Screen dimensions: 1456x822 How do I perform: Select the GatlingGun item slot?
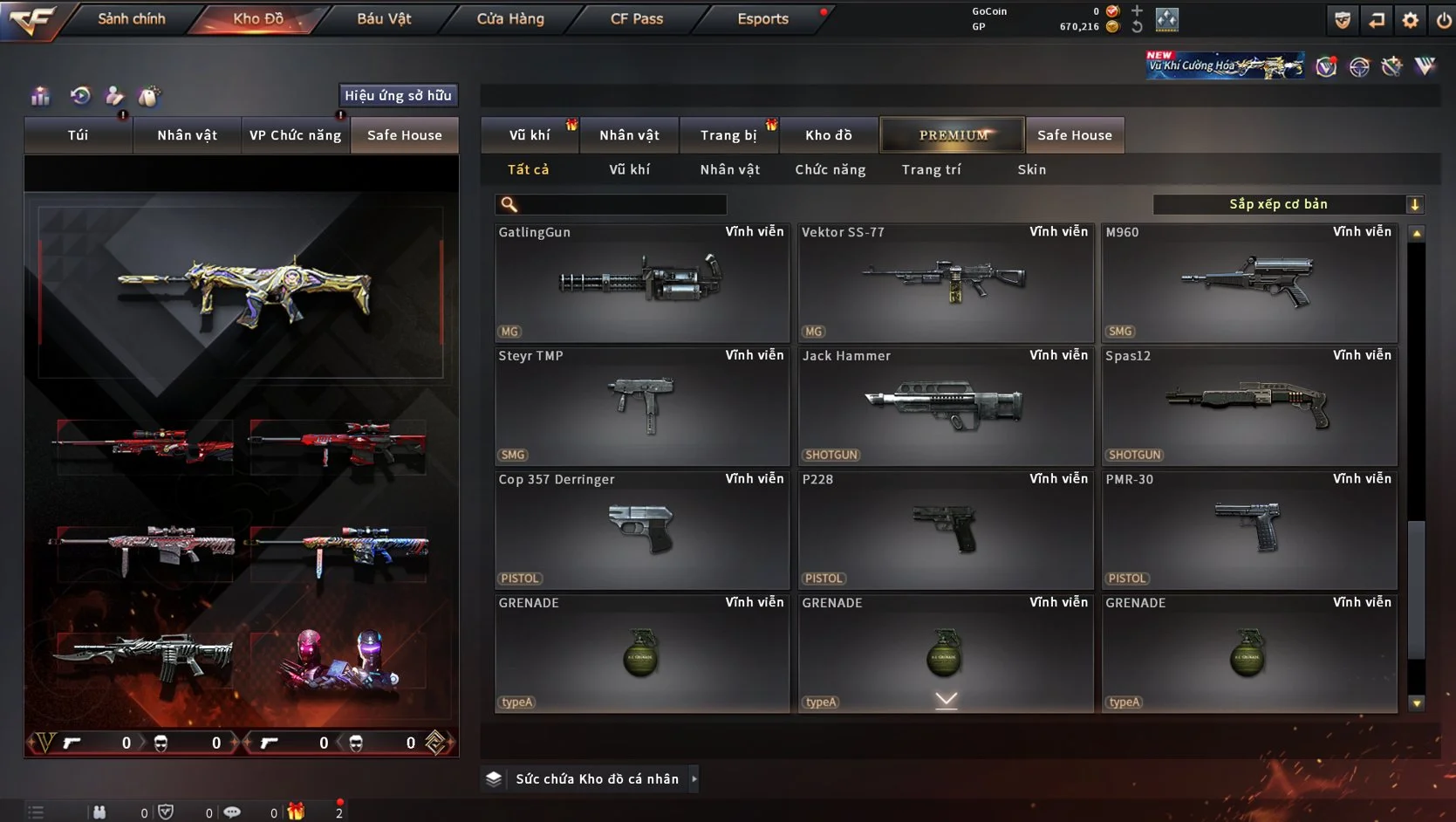point(642,282)
